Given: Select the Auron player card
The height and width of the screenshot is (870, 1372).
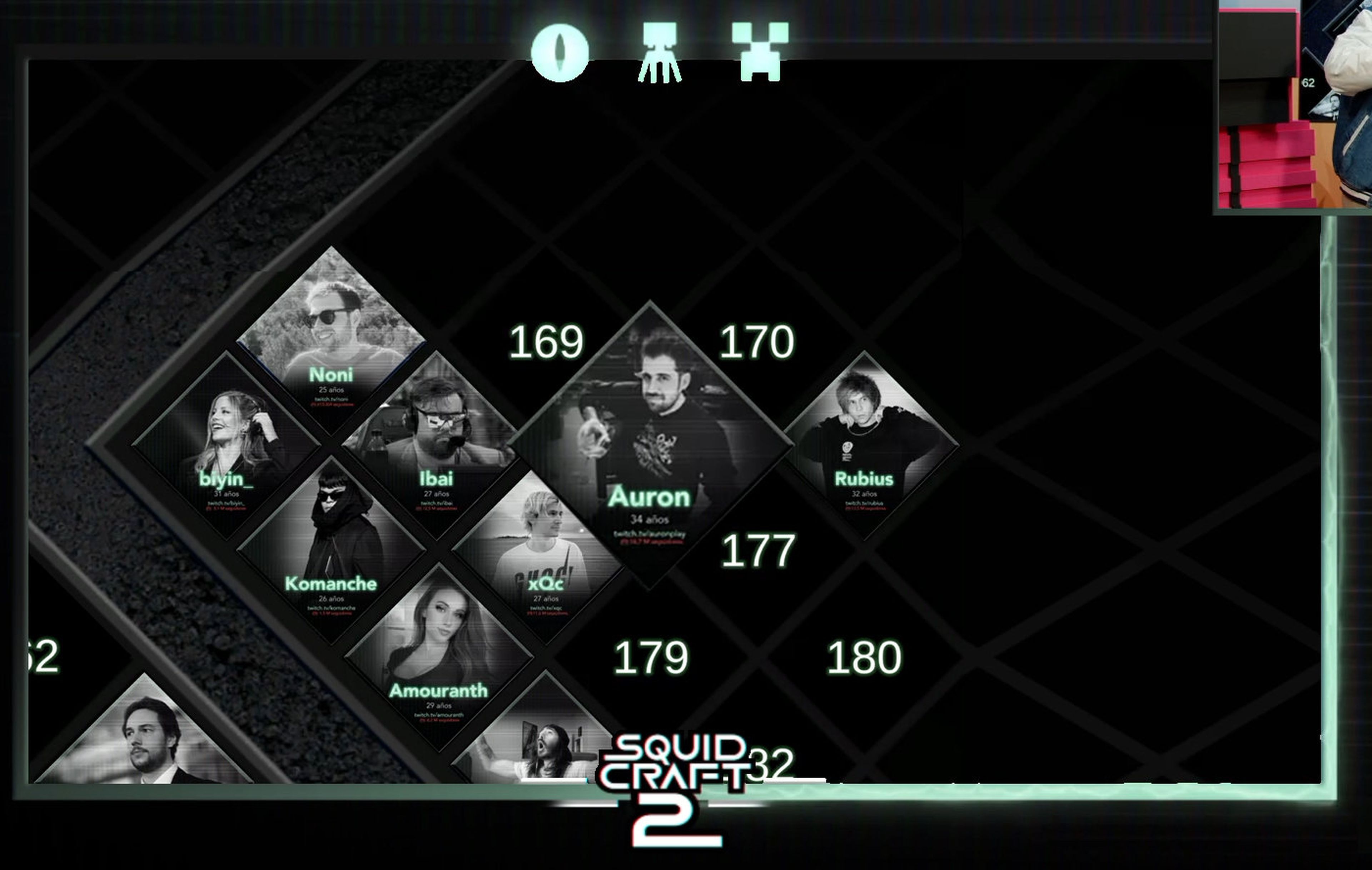Looking at the screenshot, I should (x=649, y=444).
